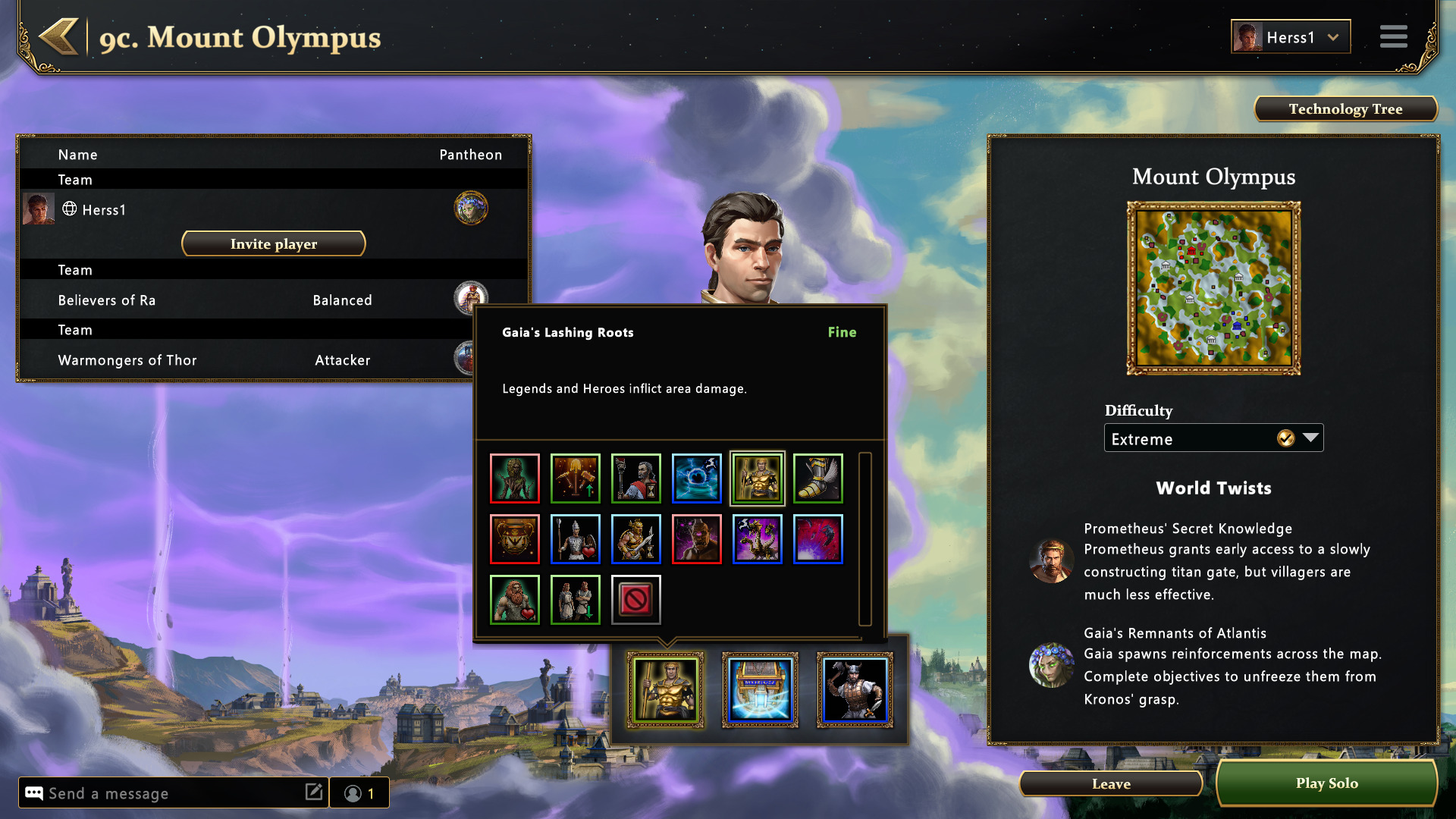
Task: Select the Mount Olympus map preview
Action: 1213,288
